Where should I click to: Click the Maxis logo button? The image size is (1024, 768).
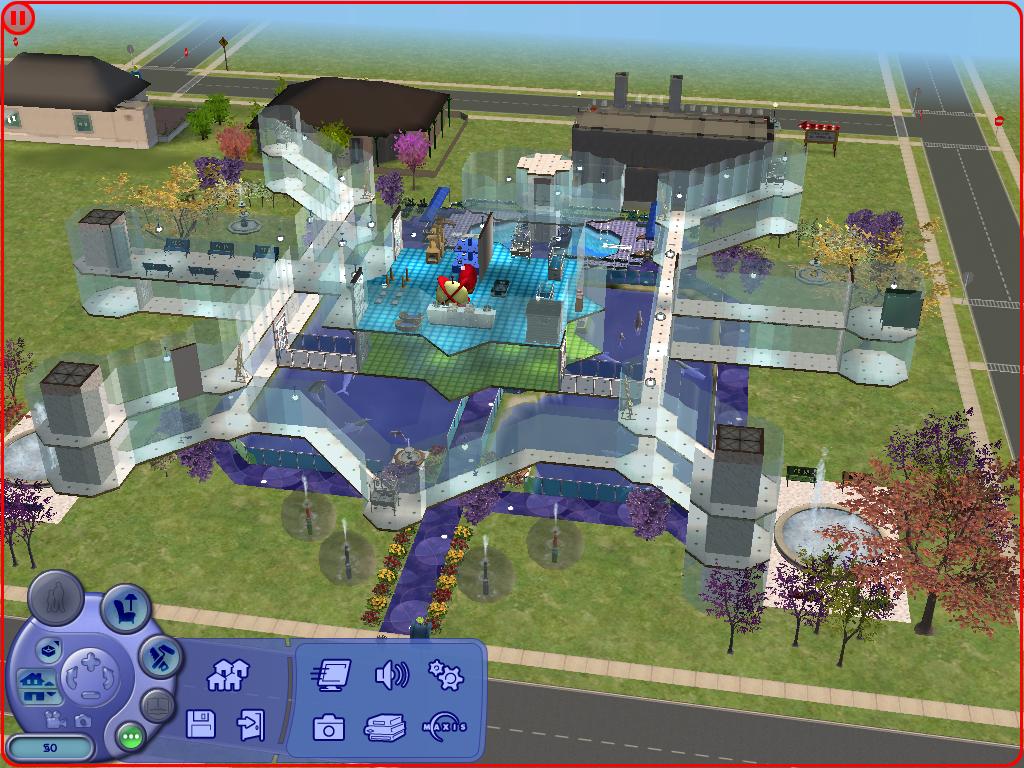(x=445, y=726)
